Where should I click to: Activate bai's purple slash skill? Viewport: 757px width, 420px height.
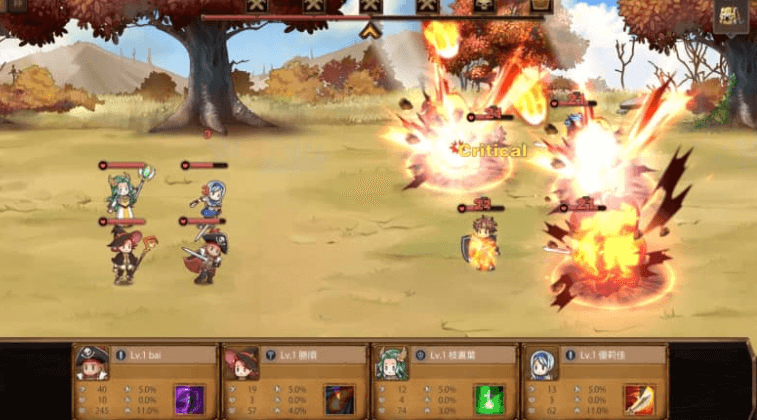[189, 399]
